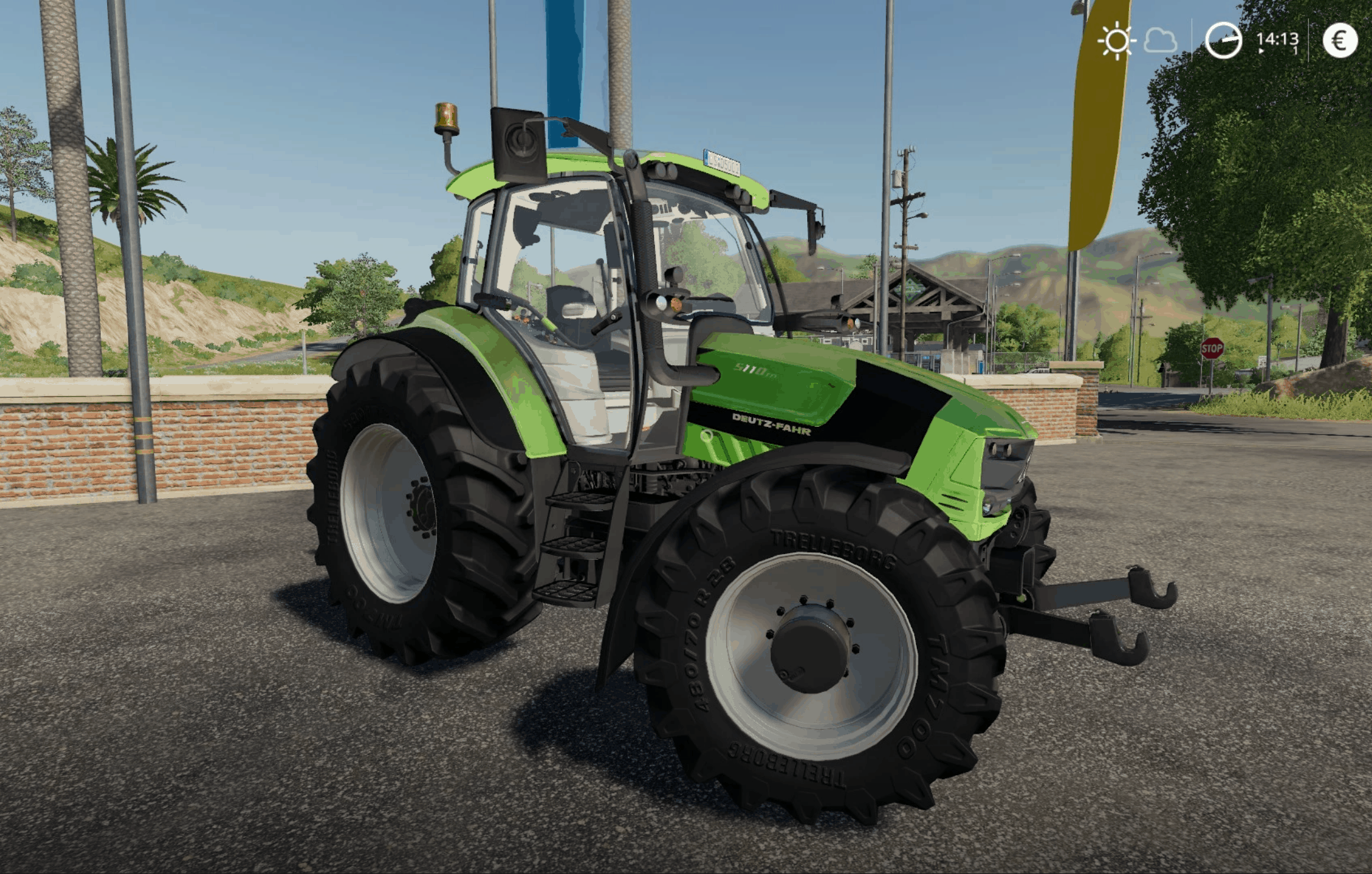
Task: Click the time scale multiplier value 1
Action: tap(1296, 50)
